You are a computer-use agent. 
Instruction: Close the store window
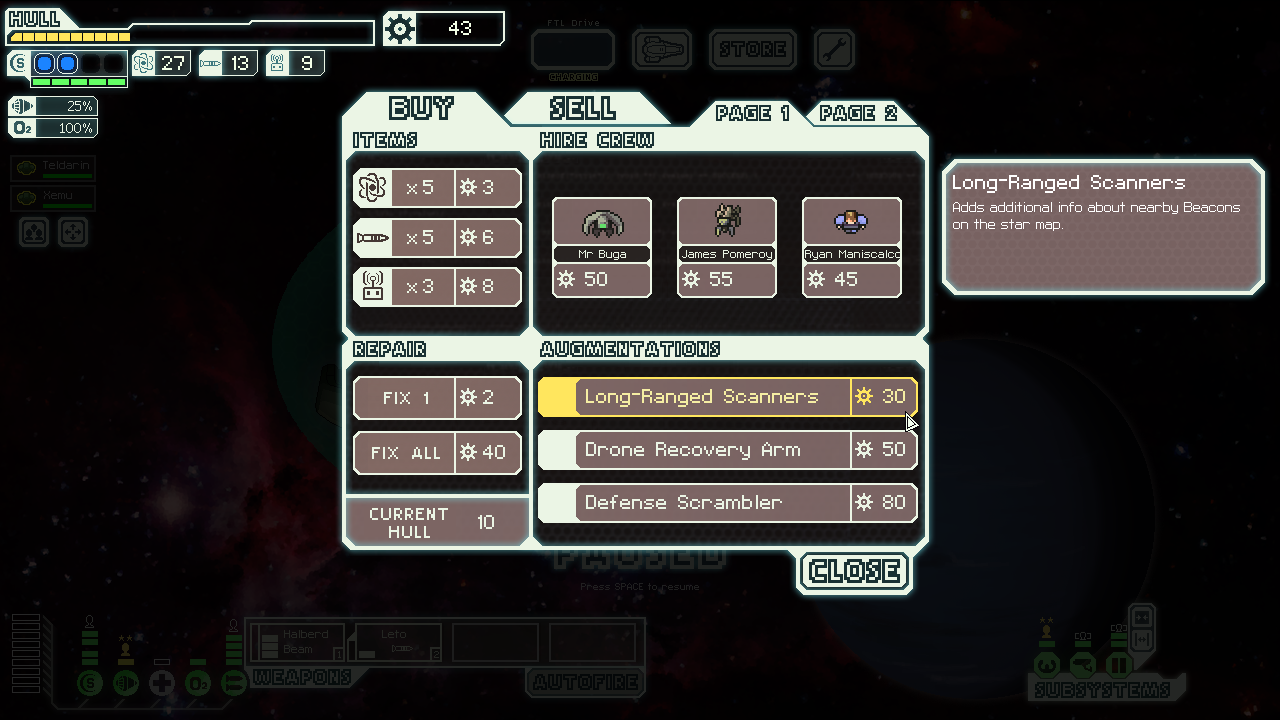click(855, 571)
